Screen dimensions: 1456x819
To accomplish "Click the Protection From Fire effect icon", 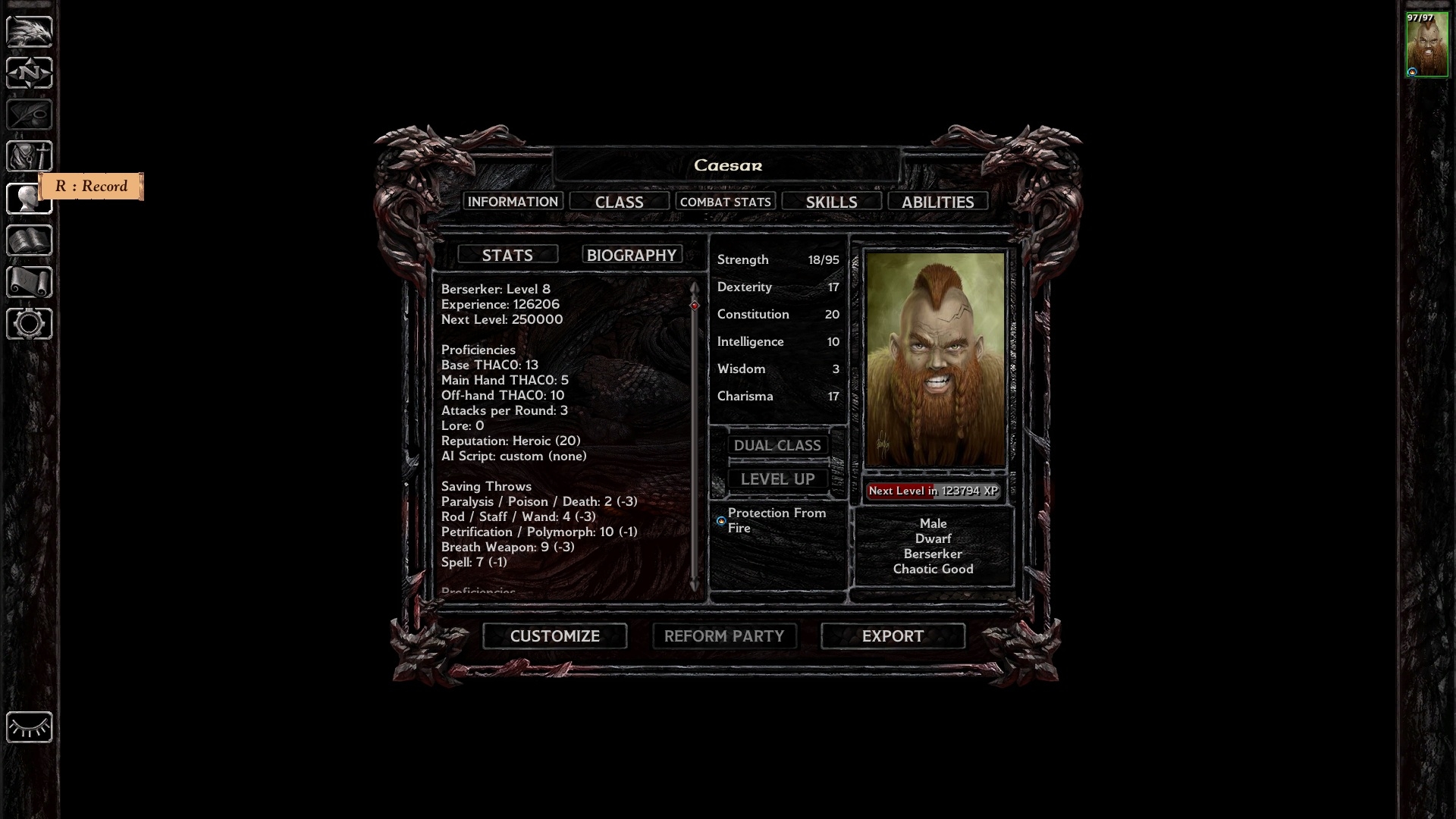I will click(720, 520).
